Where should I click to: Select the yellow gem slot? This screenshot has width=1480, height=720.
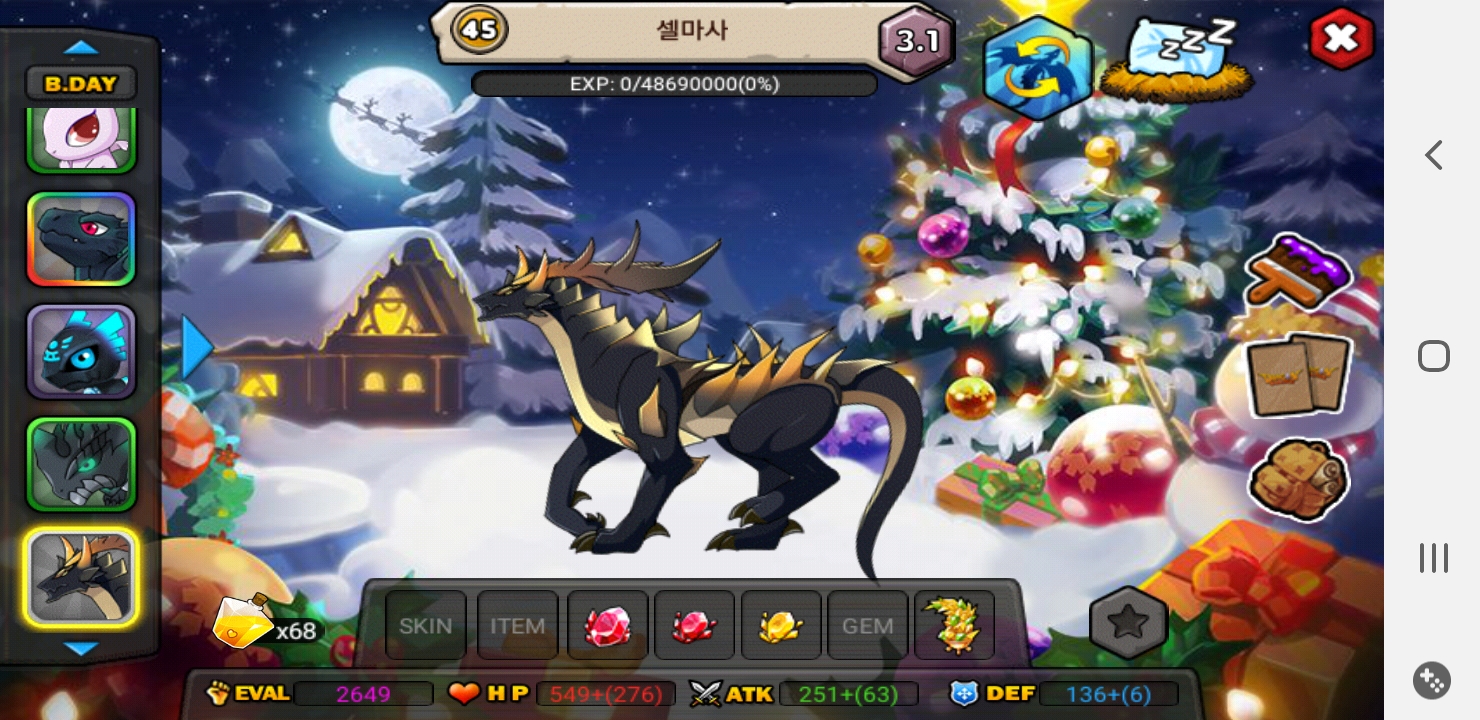781,626
